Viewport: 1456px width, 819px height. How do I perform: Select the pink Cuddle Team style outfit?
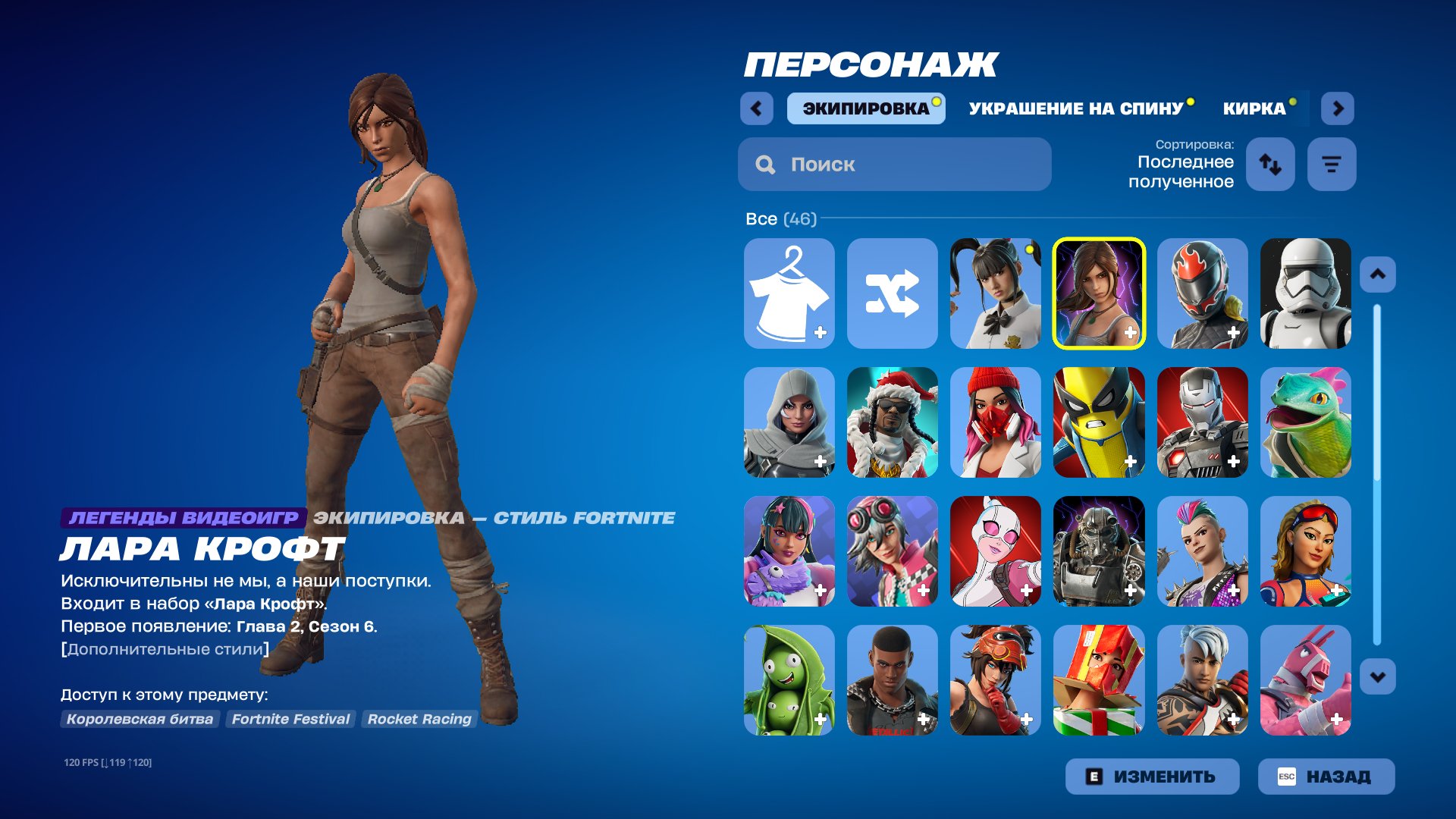click(x=1305, y=682)
